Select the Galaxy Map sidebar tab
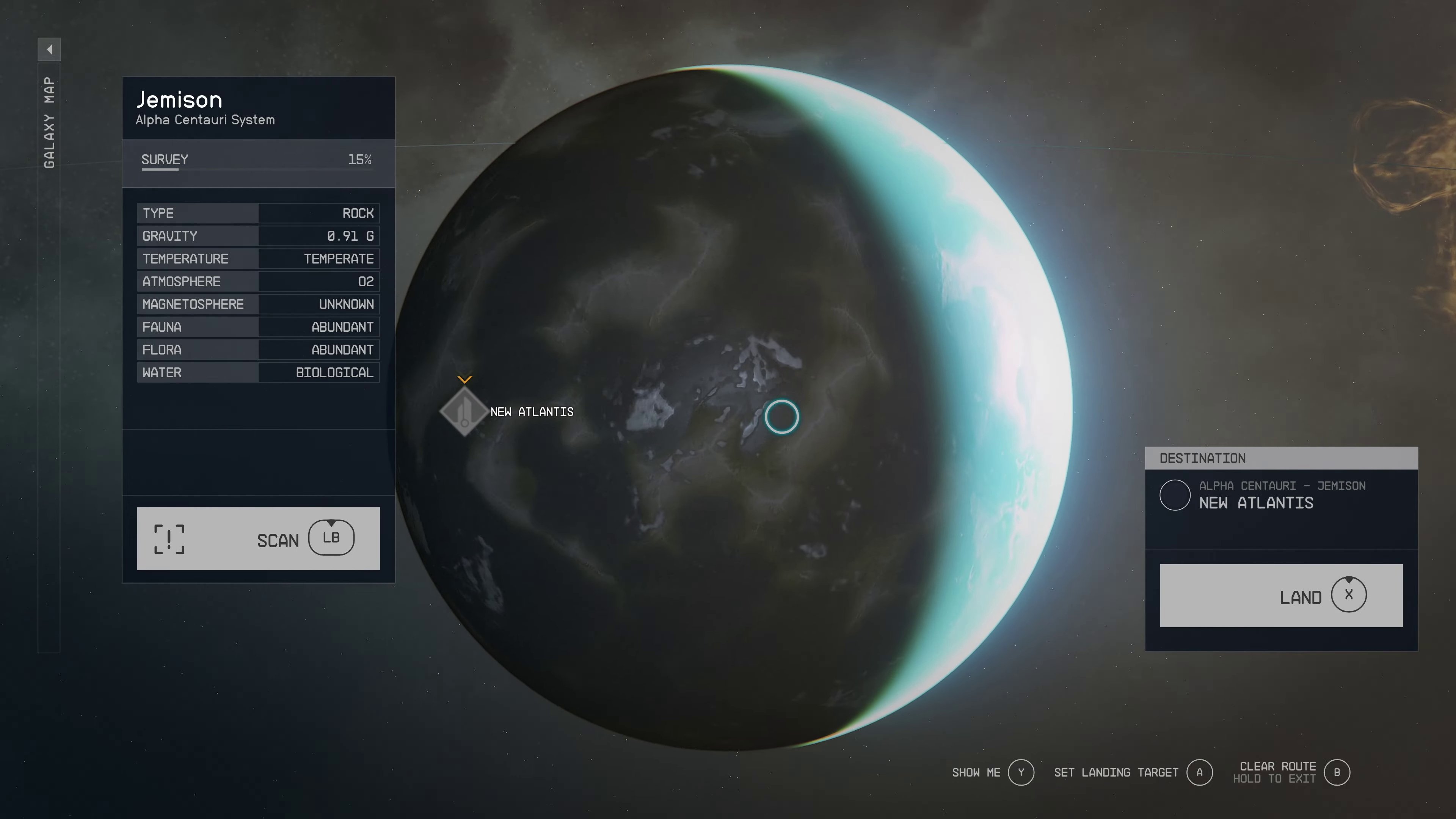This screenshot has height=819, width=1456. (49, 124)
